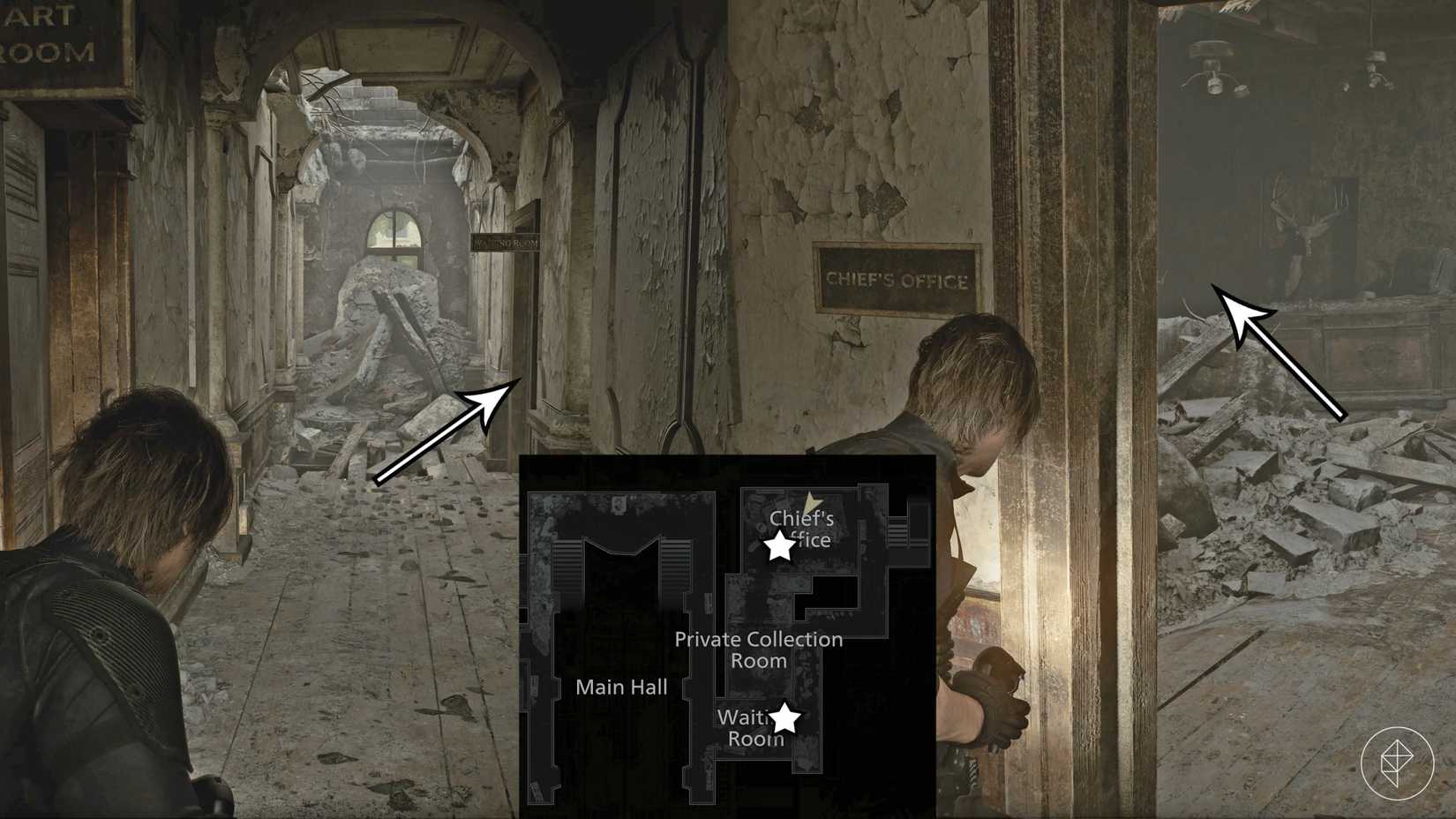Expand the Private Collection Room area
Screen dimensions: 1456x819
tap(757, 650)
